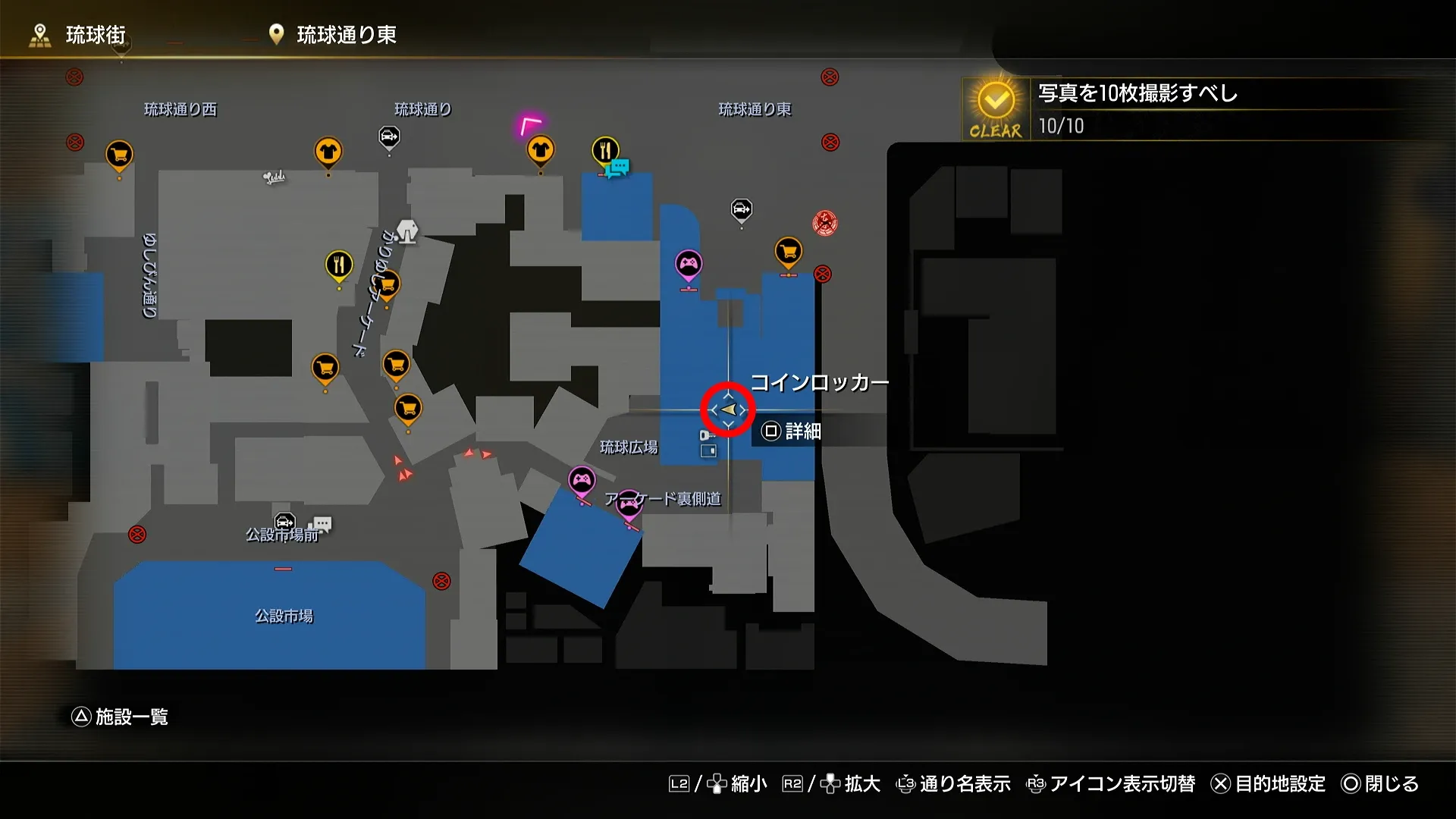Click the red dragon emblem icon on the map
1456x819 pixels.
(824, 224)
